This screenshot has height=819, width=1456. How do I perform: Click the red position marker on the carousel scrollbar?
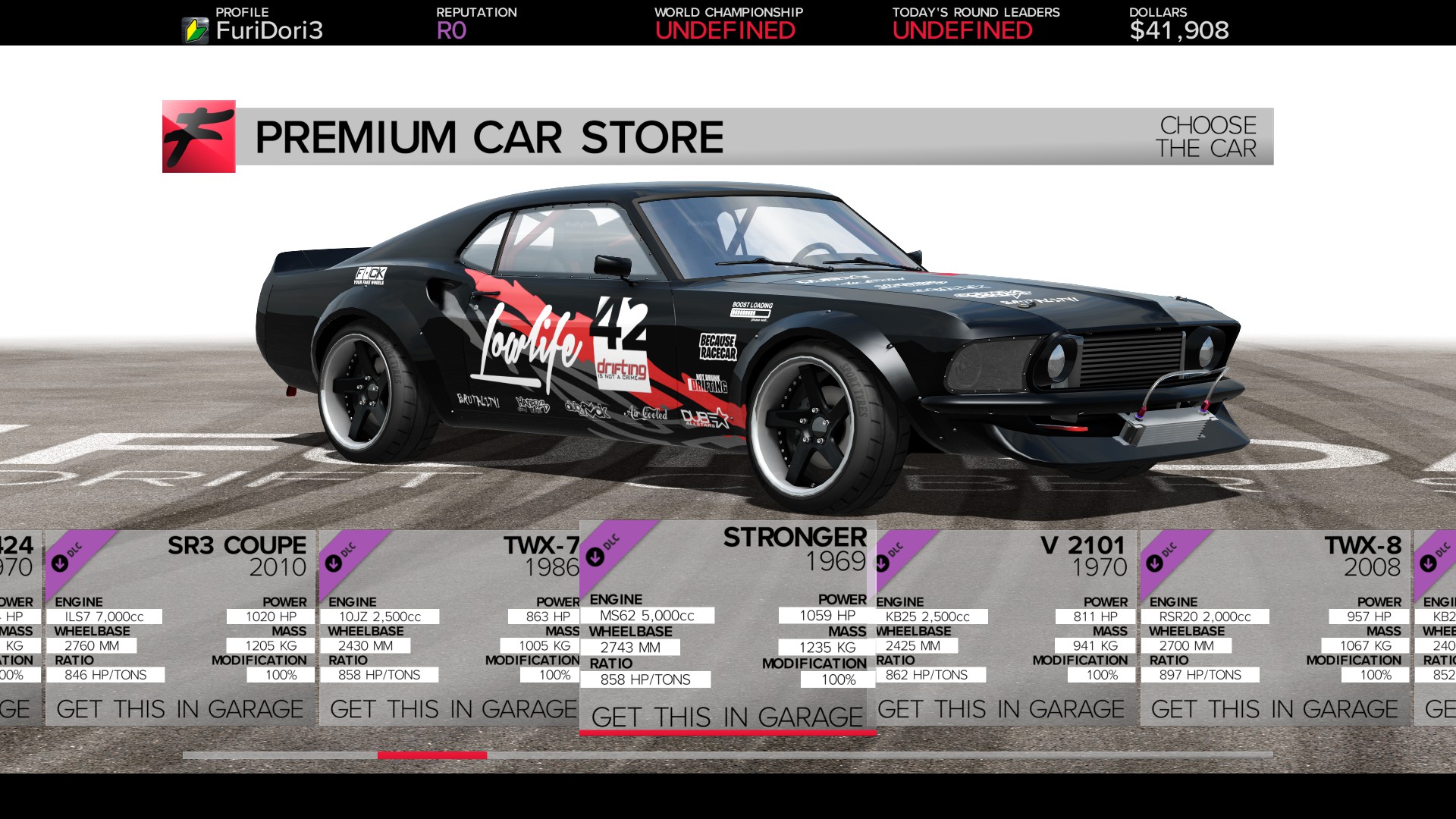click(434, 755)
